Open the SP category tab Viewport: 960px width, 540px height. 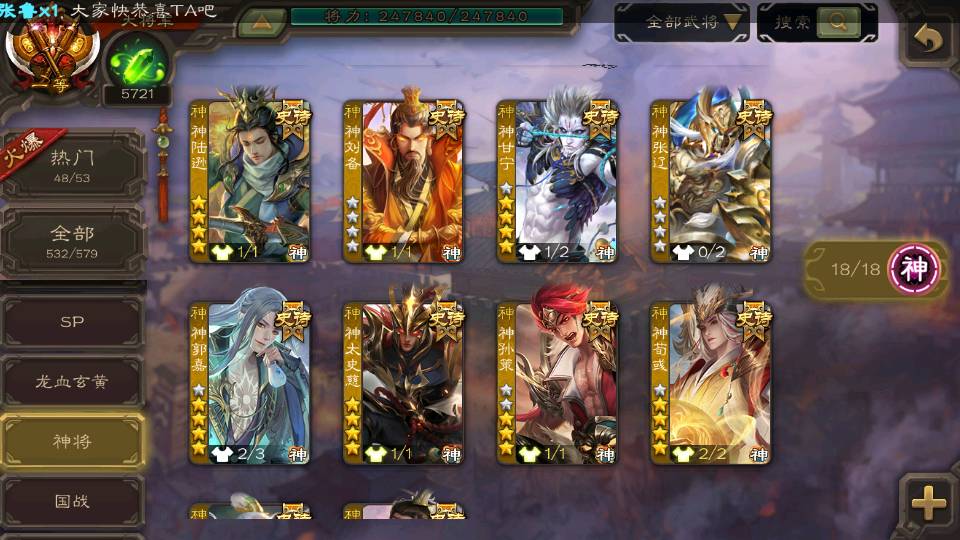click(x=72, y=322)
